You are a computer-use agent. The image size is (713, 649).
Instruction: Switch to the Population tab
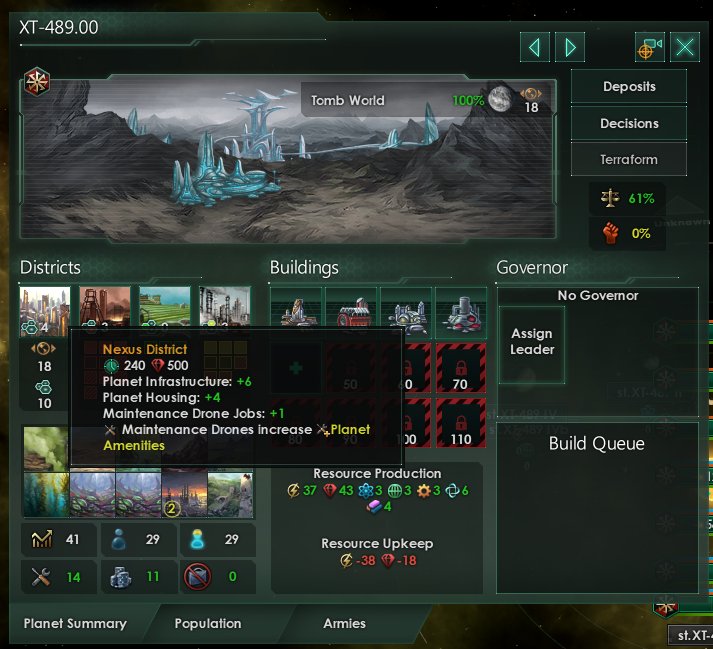click(208, 623)
